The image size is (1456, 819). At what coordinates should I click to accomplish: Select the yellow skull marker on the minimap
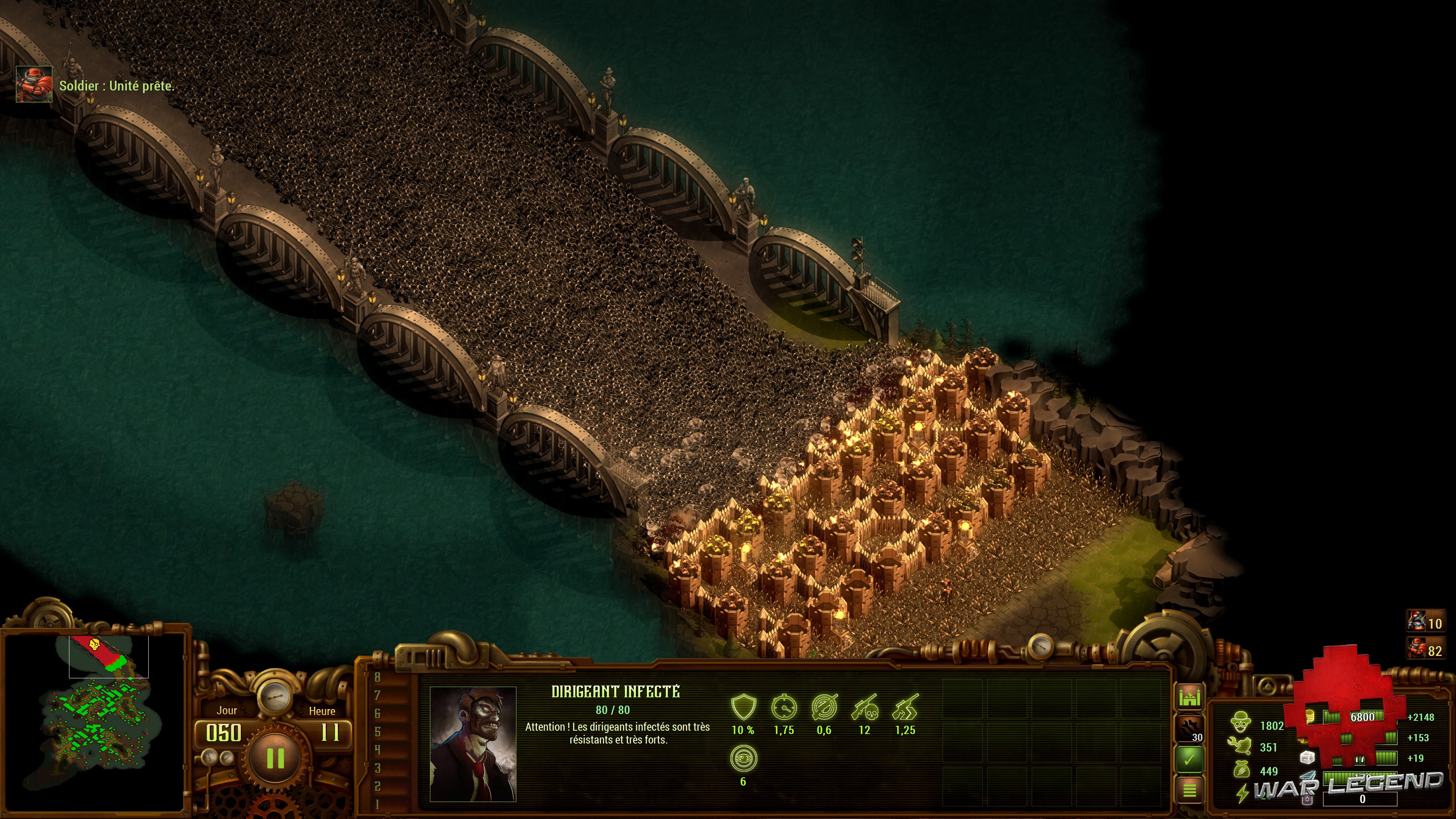pos(94,643)
